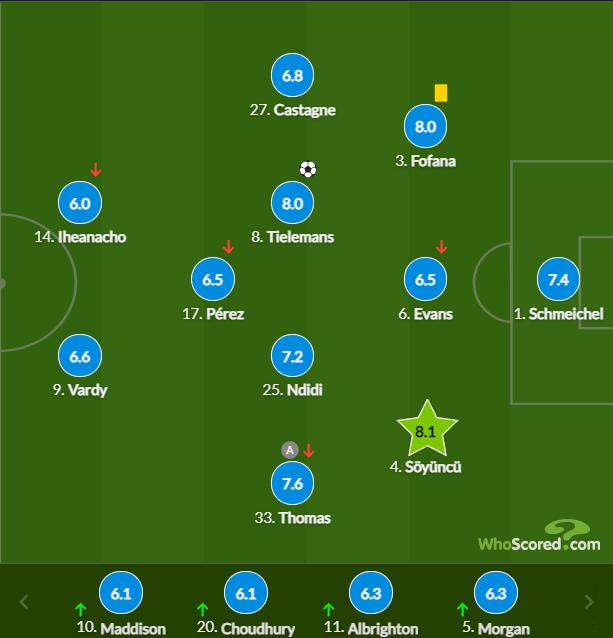This screenshot has width=613, height=638.
Task: Click Tielemans' 8.0 rating circle
Action: [292, 203]
